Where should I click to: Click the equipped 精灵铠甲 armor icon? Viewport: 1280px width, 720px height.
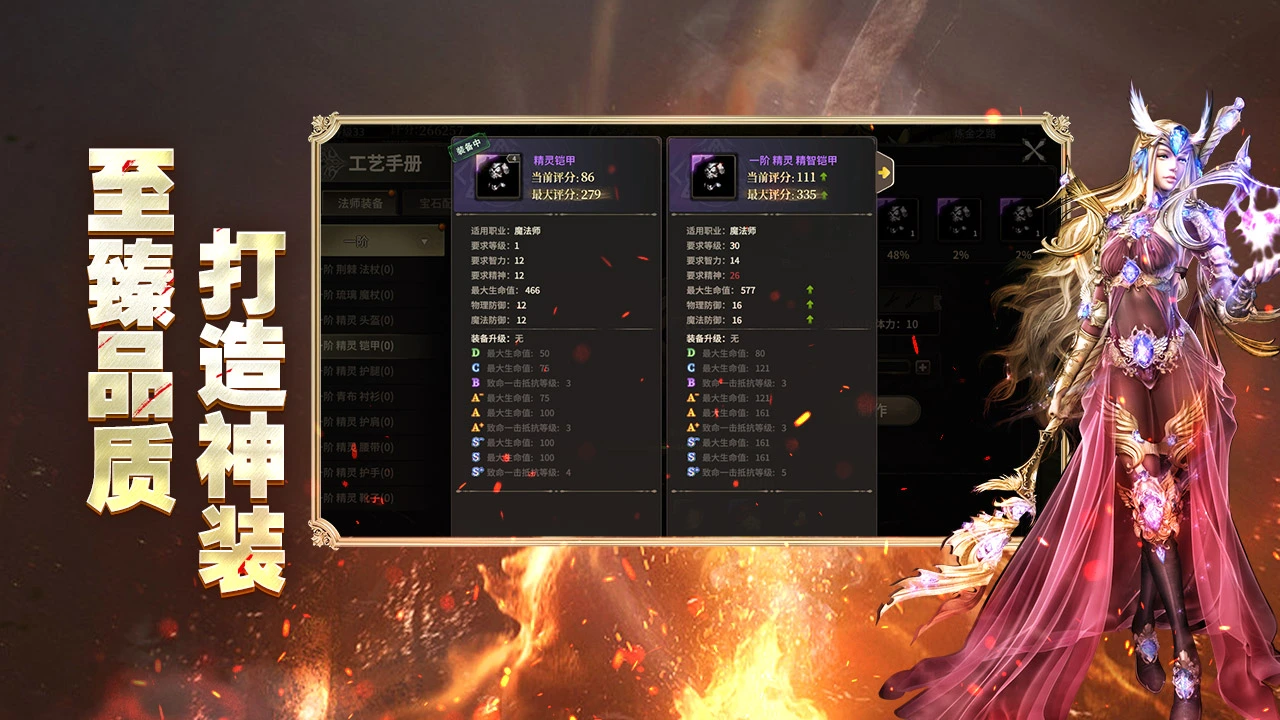pos(497,175)
